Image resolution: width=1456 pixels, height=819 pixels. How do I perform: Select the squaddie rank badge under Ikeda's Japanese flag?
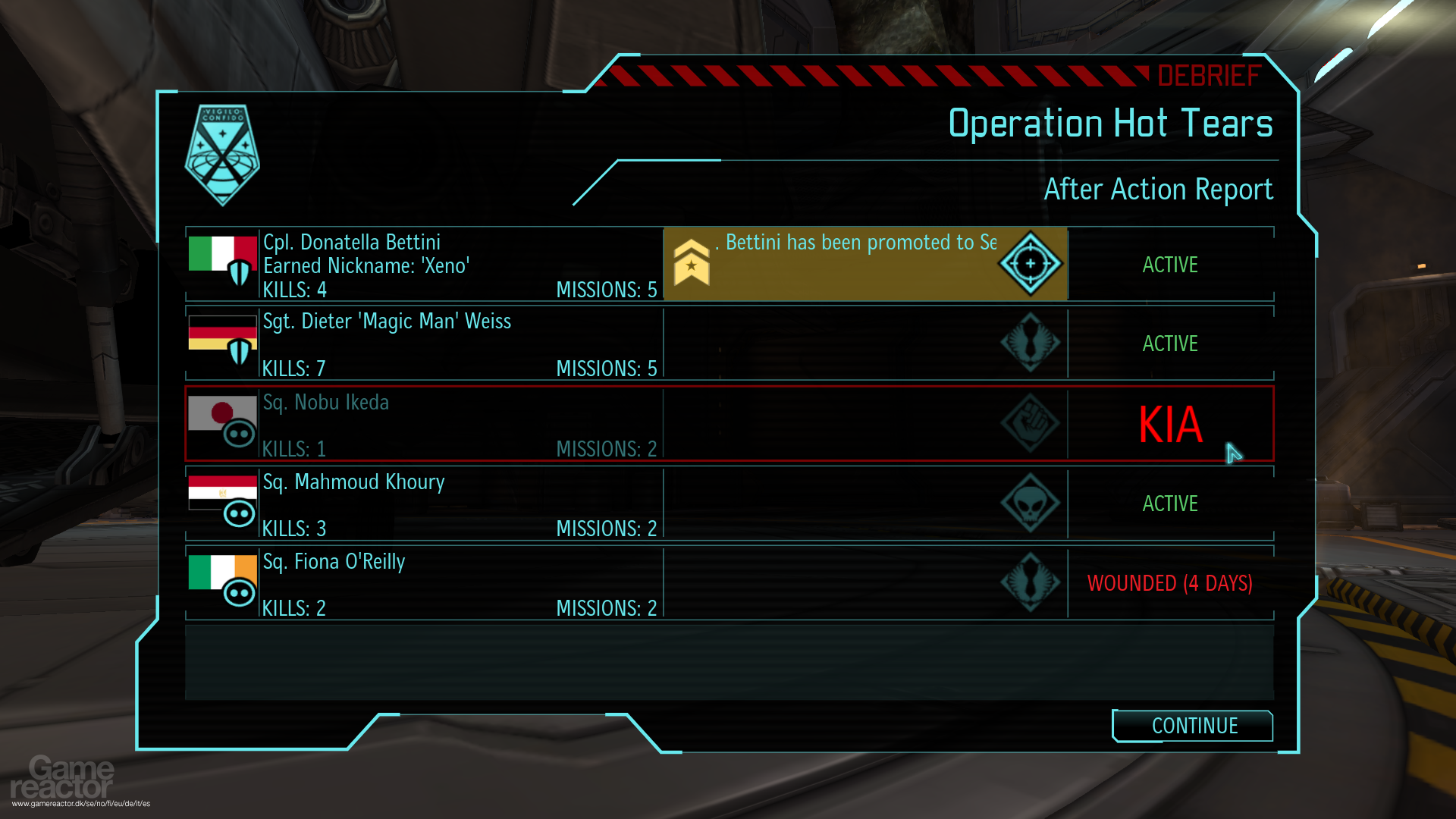[x=240, y=434]
